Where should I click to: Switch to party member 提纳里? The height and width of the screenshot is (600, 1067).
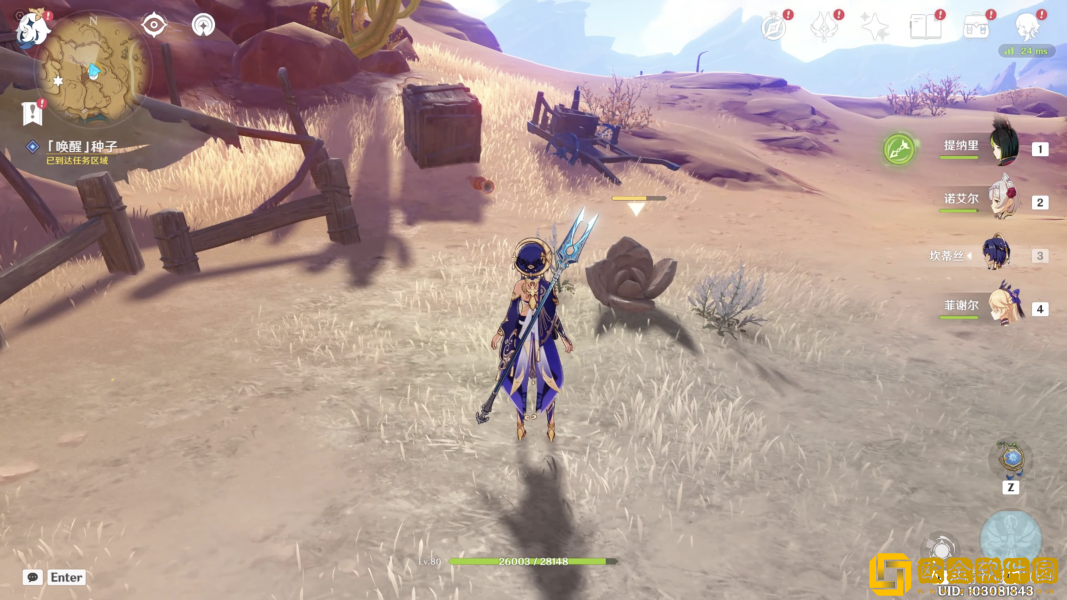tap(1003, 147)
